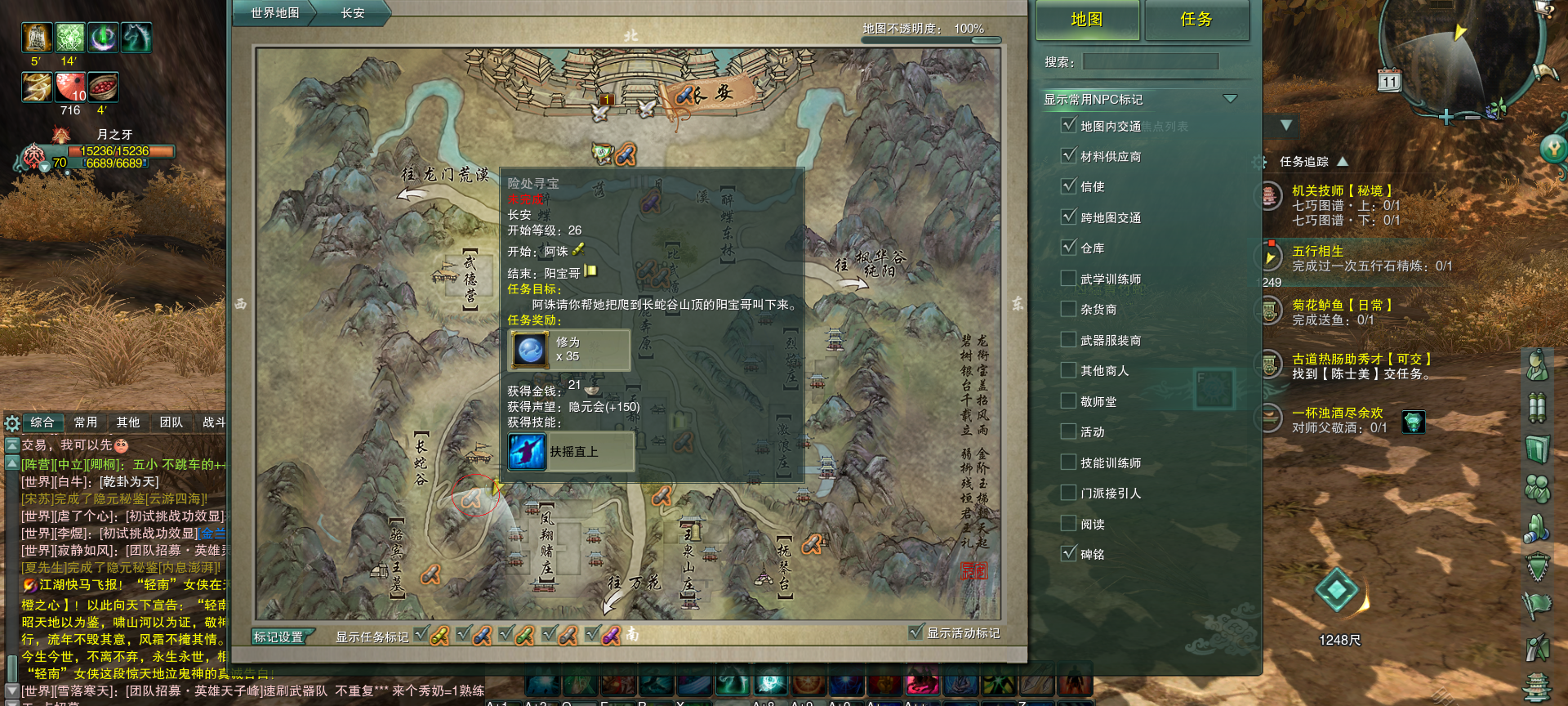Click the 往 万花 map exit label

[x=634, y=583]
